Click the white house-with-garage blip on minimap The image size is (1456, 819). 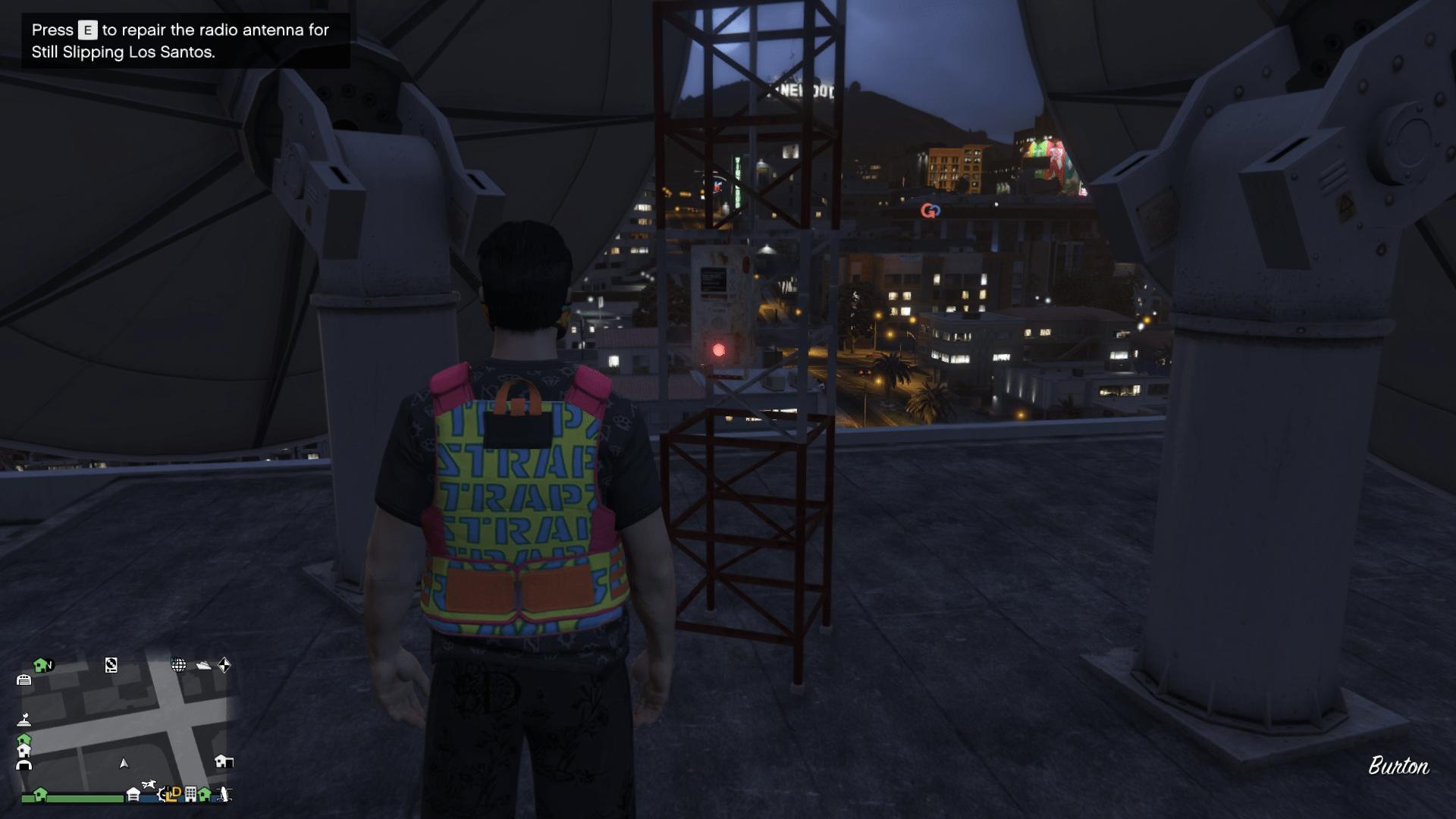pyautogui.click(x=223, y=761)
